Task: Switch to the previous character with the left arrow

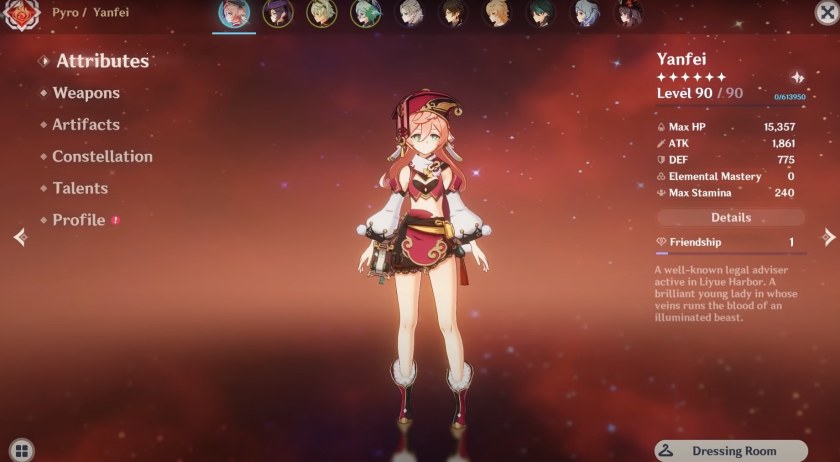Action: click(18, 237)
